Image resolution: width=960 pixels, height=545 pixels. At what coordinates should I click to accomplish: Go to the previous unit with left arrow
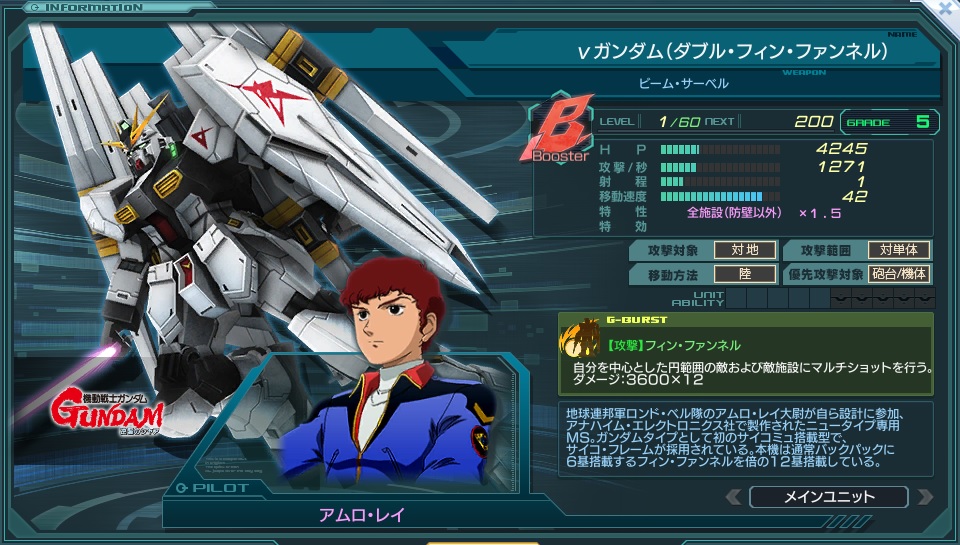tap(734, 497)
